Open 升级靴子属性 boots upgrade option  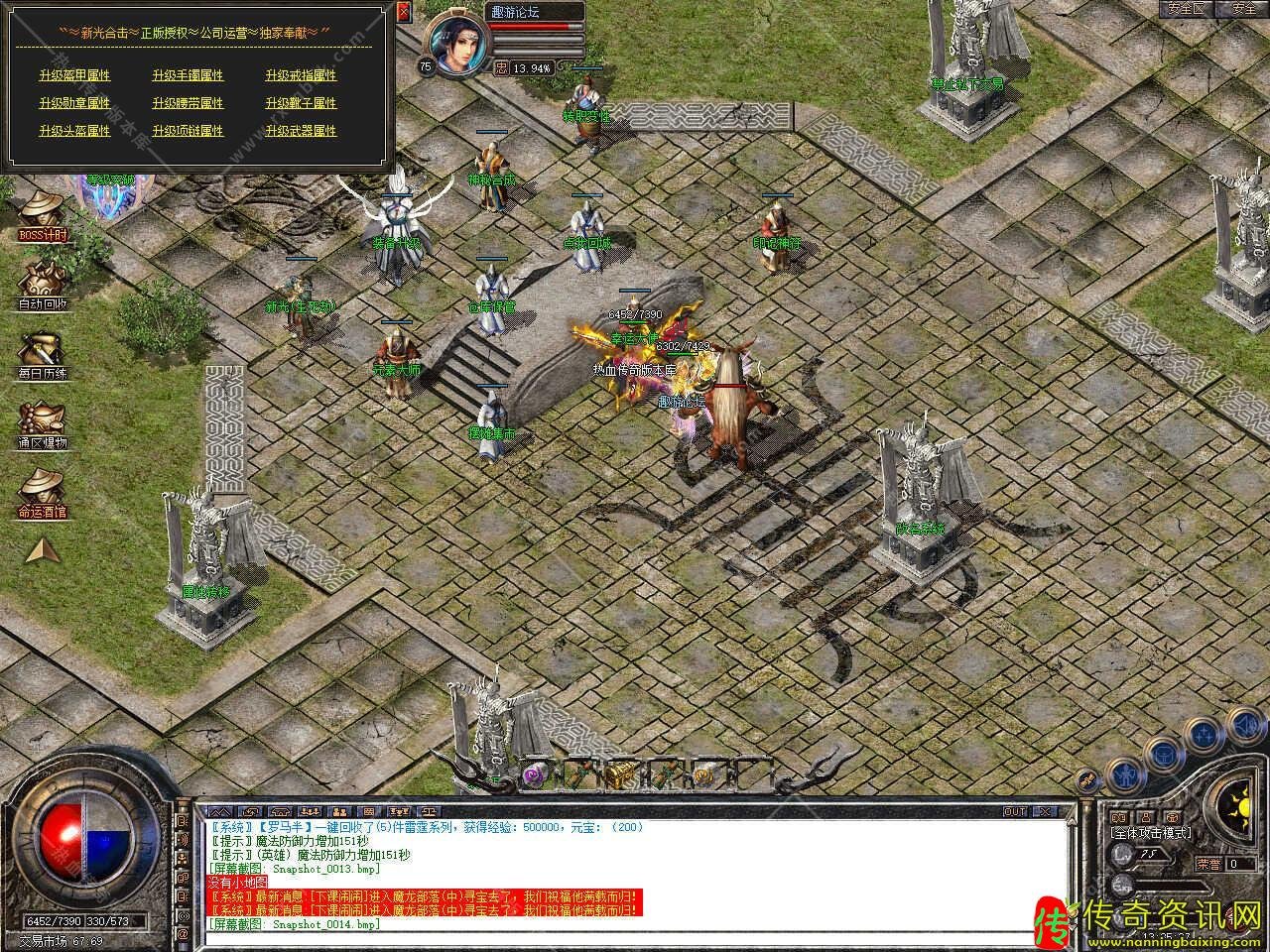(x=301, y=103)
